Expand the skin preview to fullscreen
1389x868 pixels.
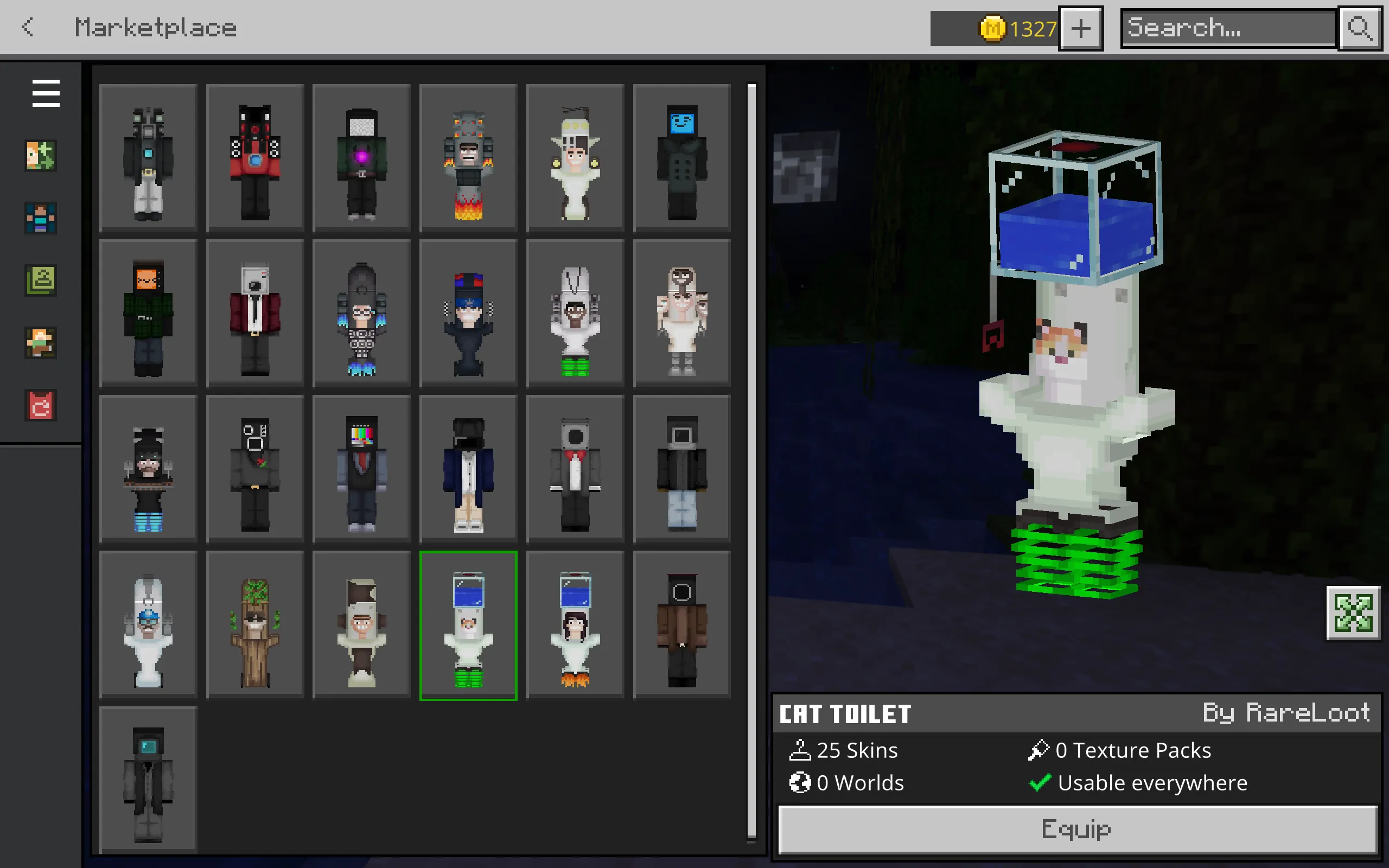tap(1353, 612)
